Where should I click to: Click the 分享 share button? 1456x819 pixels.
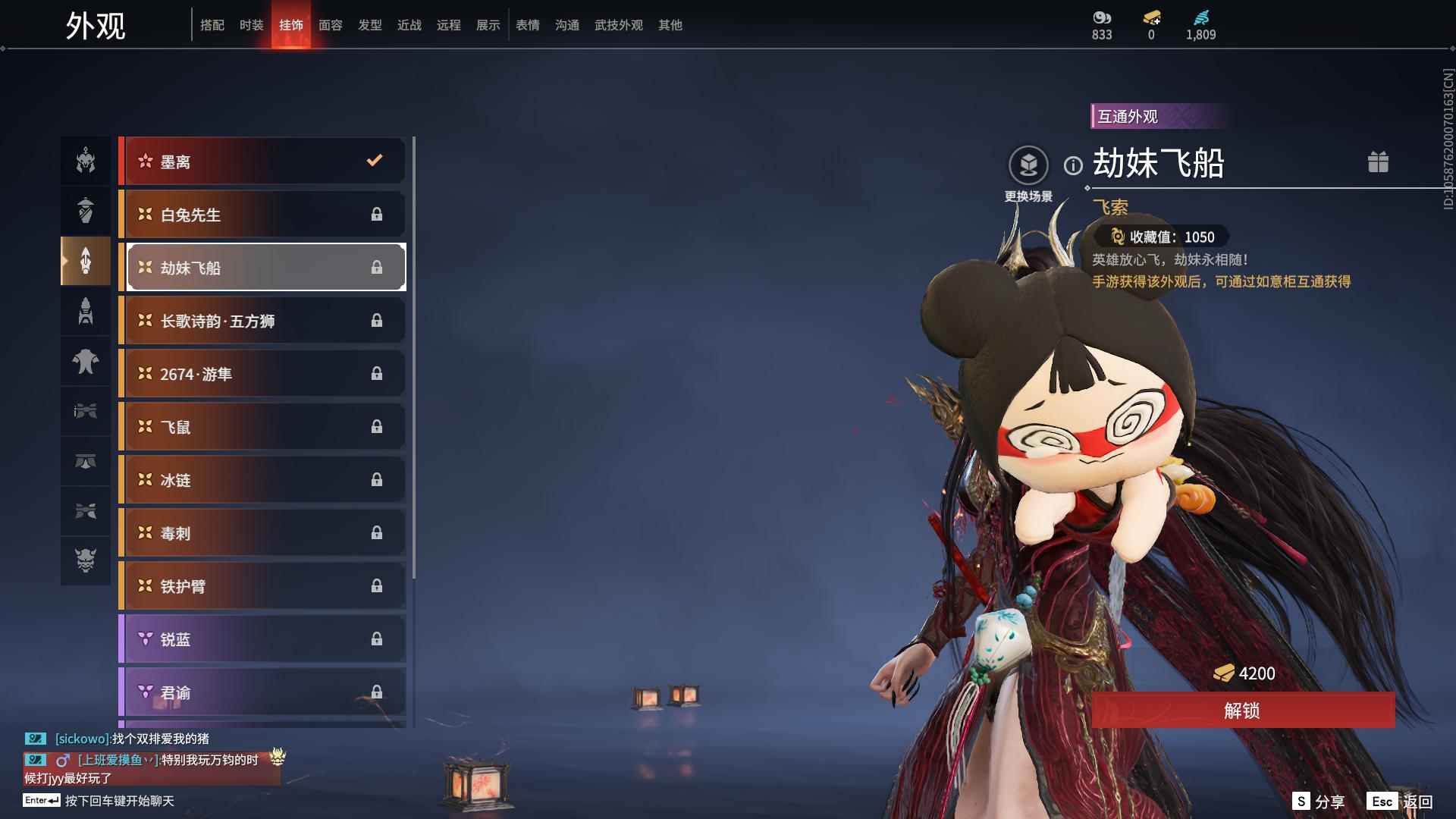pos(1319,802)
